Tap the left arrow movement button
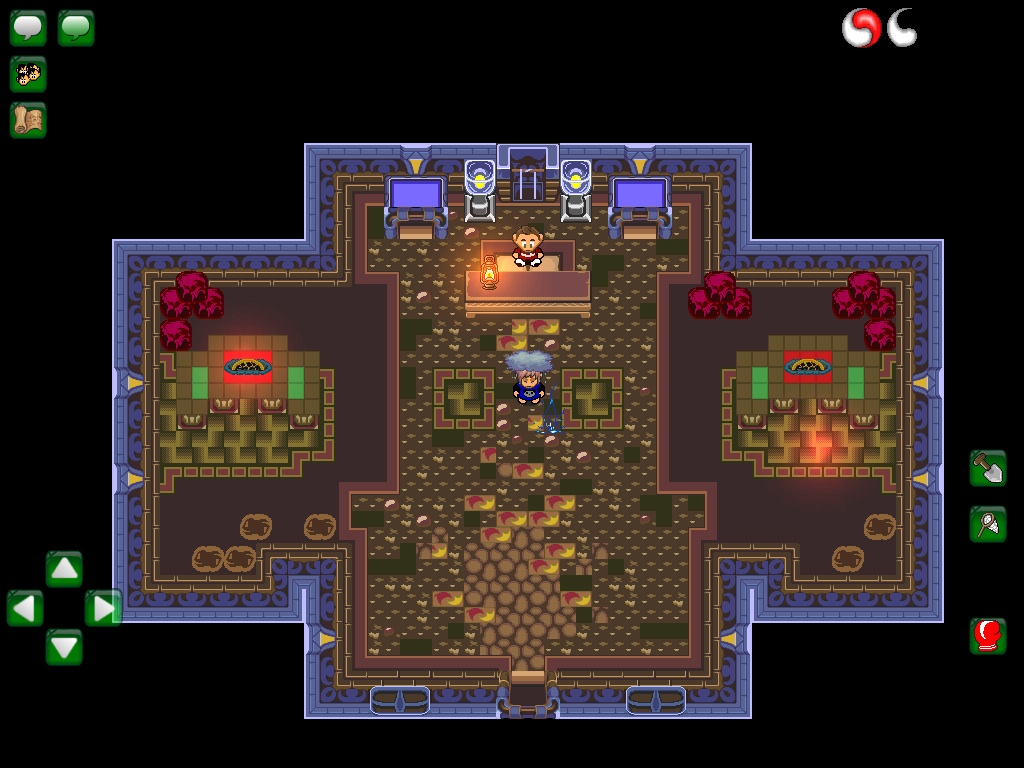 click(x=25, y=608)
